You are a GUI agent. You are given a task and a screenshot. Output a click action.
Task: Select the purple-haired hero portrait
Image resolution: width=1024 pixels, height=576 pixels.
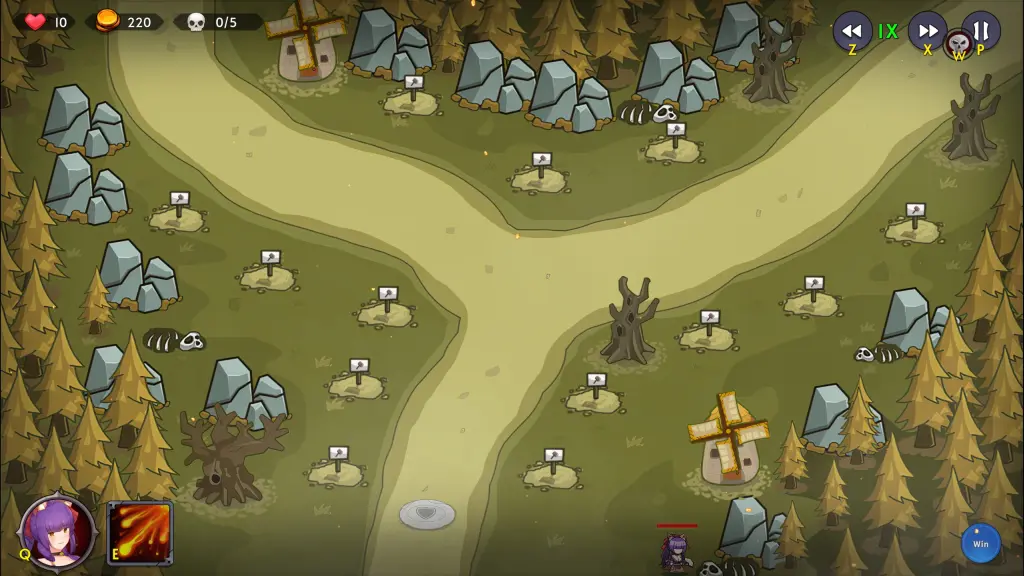pyautogui.click(x=58, y=531)
